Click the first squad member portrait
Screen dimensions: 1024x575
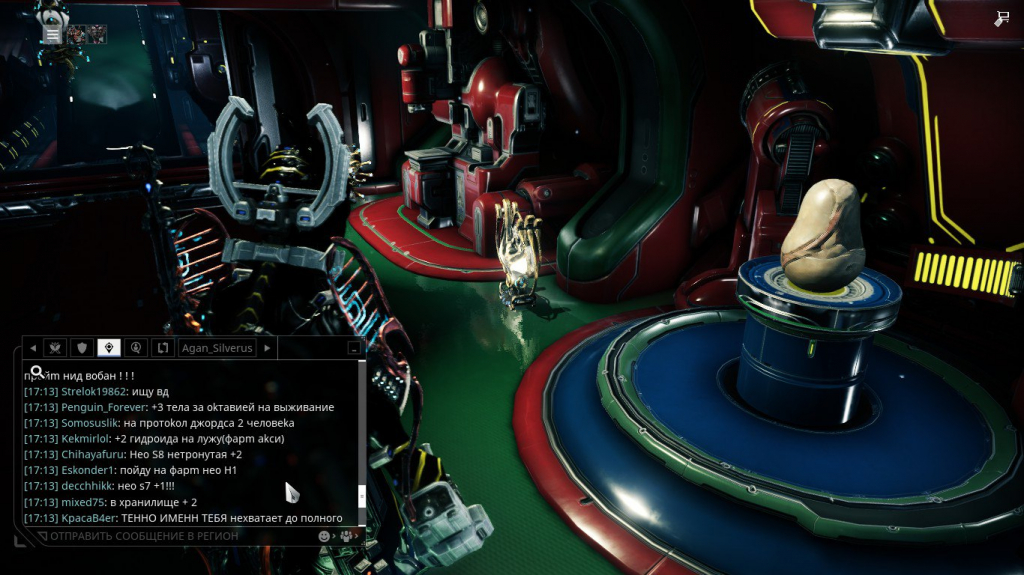point(76,34)
